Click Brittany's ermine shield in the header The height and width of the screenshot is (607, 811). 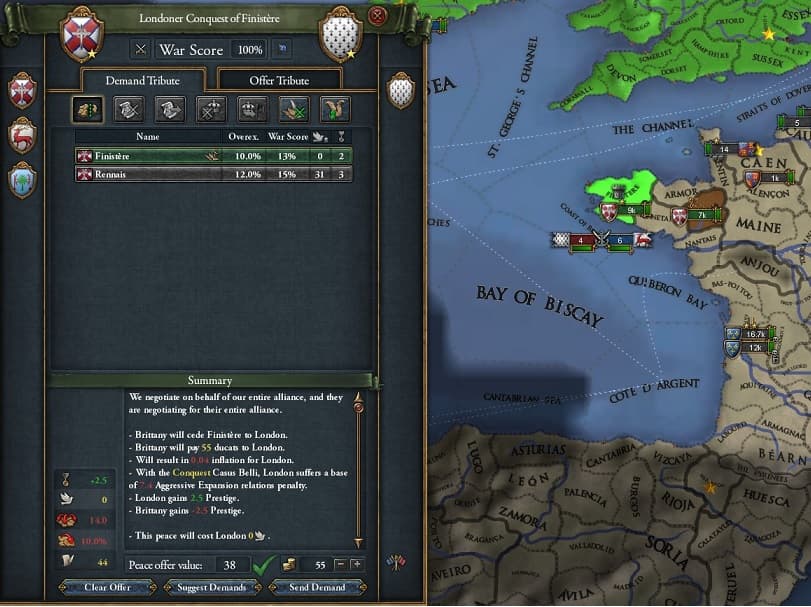[339, 35]
